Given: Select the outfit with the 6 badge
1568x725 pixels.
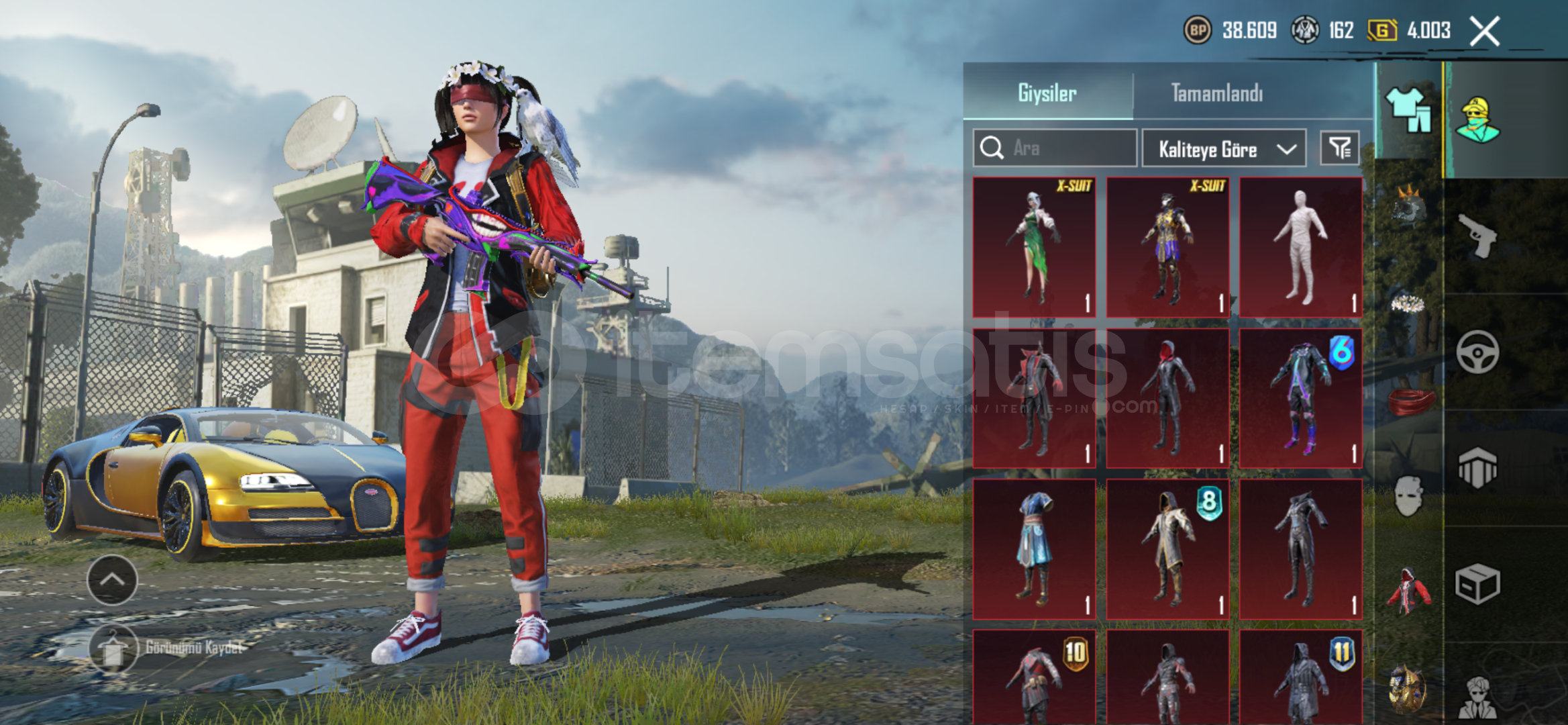Looking at the screenshot, I should (x=1300, y=398).
